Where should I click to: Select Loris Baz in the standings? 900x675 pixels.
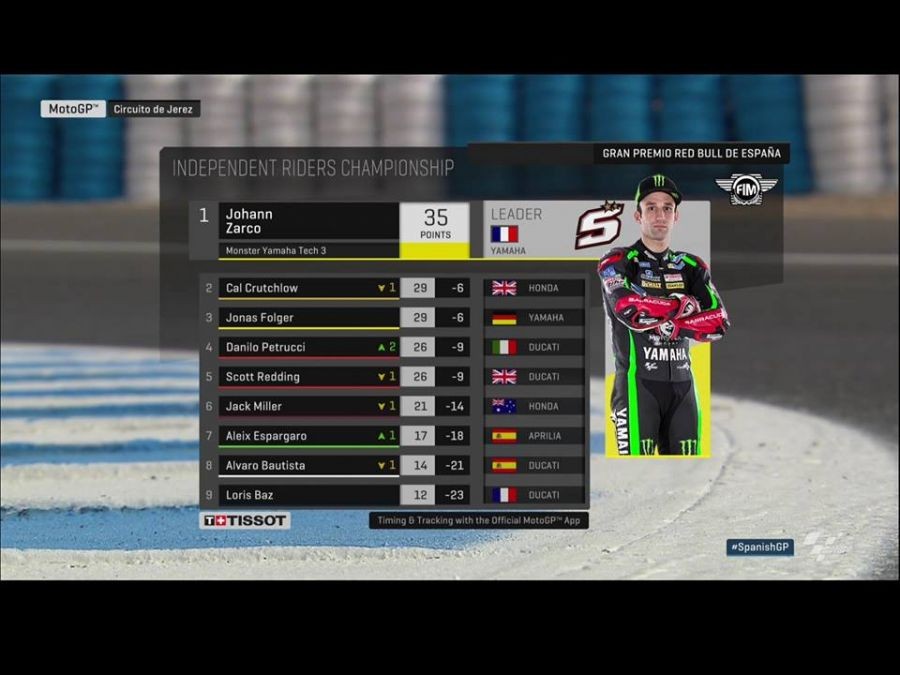pyautogui.click(x=309, y=495)
